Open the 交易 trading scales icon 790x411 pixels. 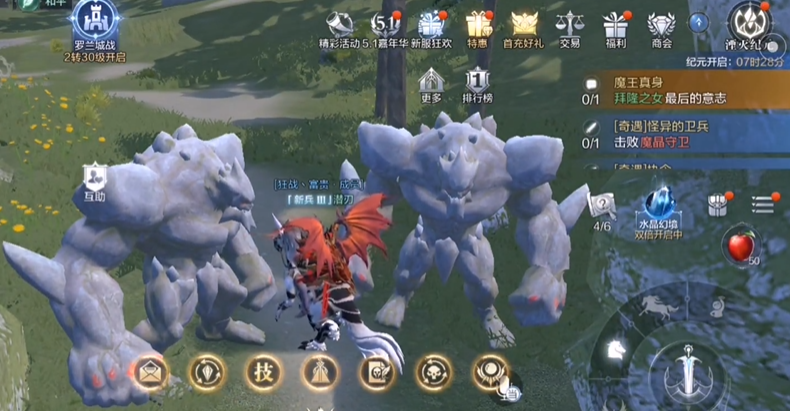570,27
